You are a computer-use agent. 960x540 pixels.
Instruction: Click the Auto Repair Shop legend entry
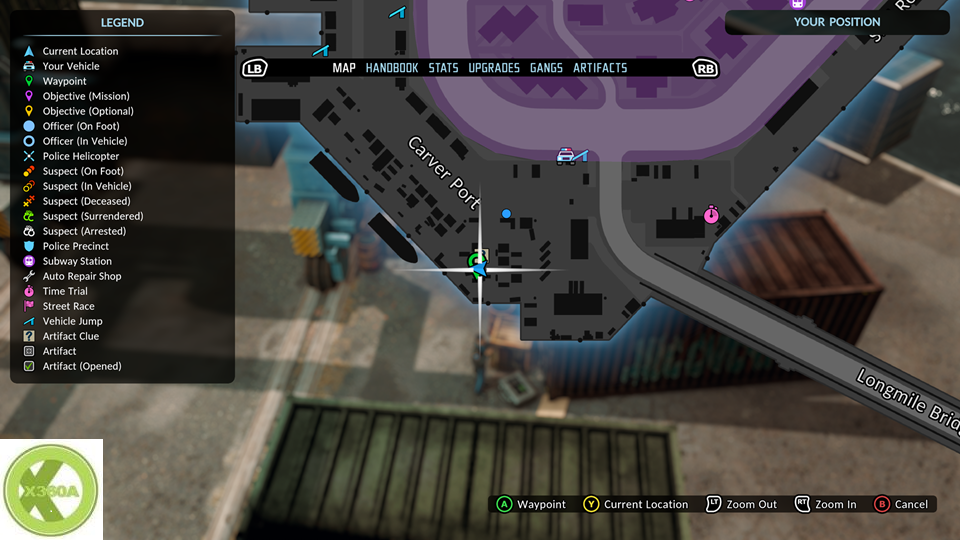pyautogui.click(x=82, y=276)
